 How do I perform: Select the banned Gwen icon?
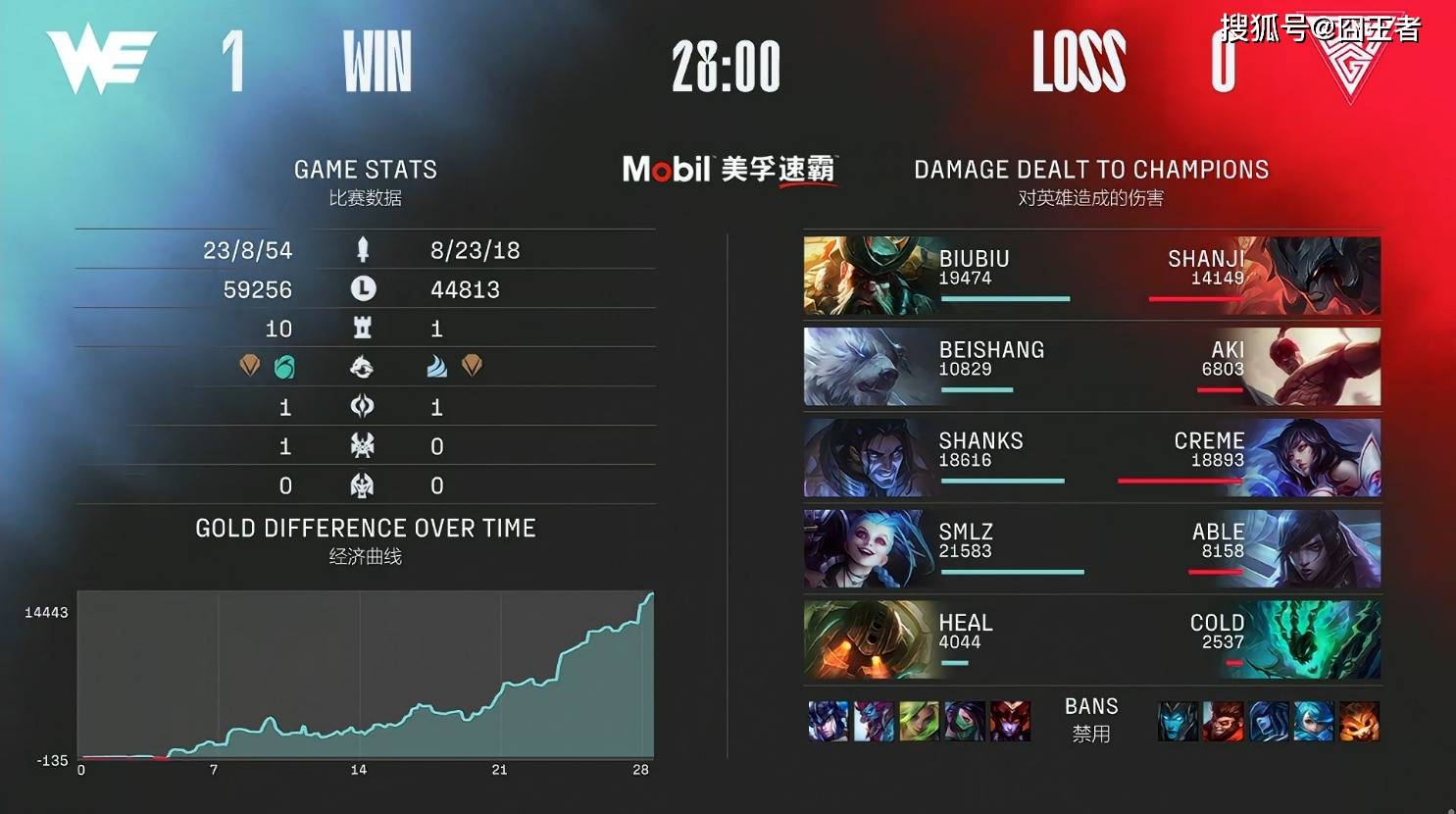point(1314,721)
